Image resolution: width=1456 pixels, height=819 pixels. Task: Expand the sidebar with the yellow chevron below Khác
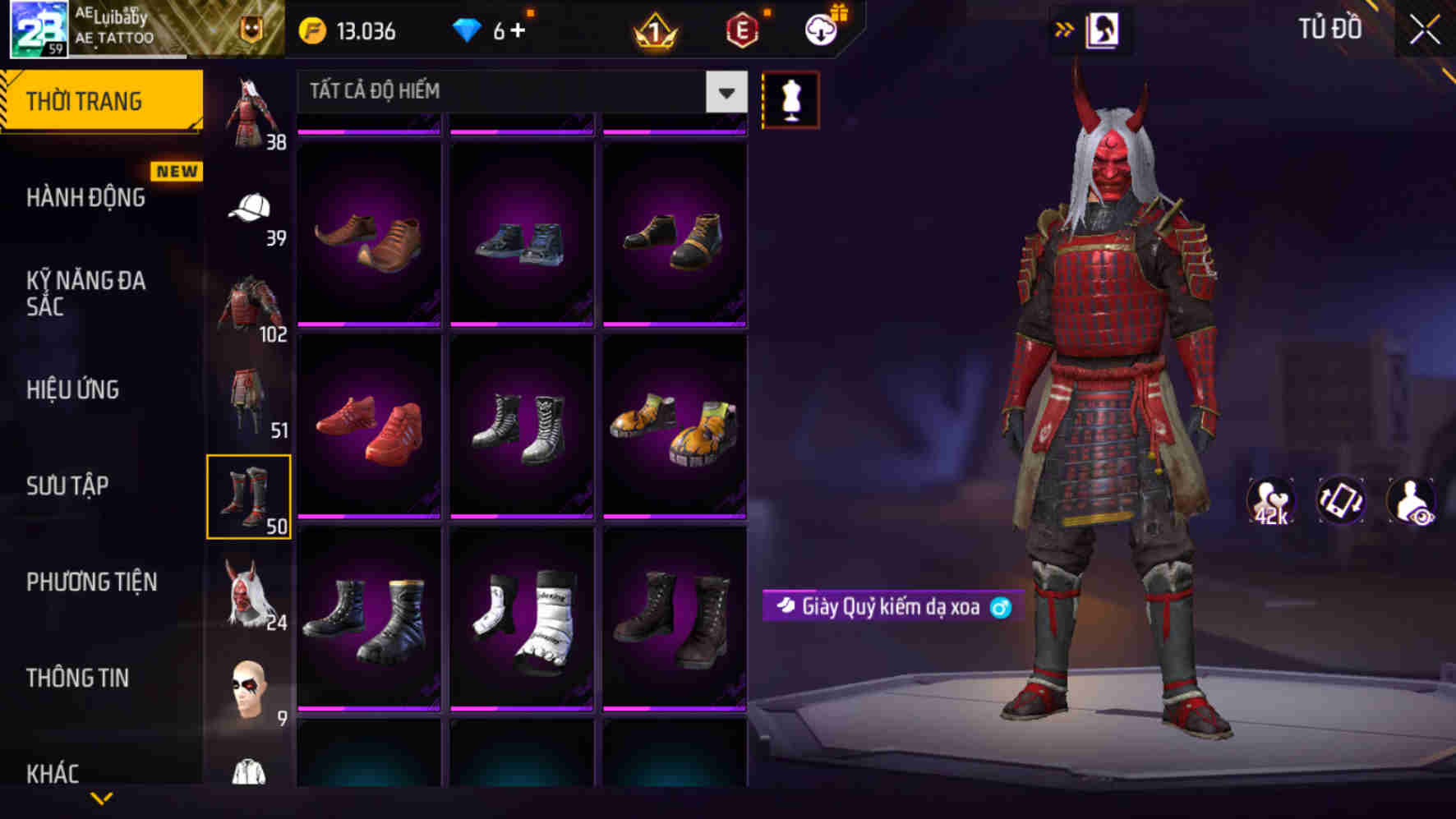point(101,797)
